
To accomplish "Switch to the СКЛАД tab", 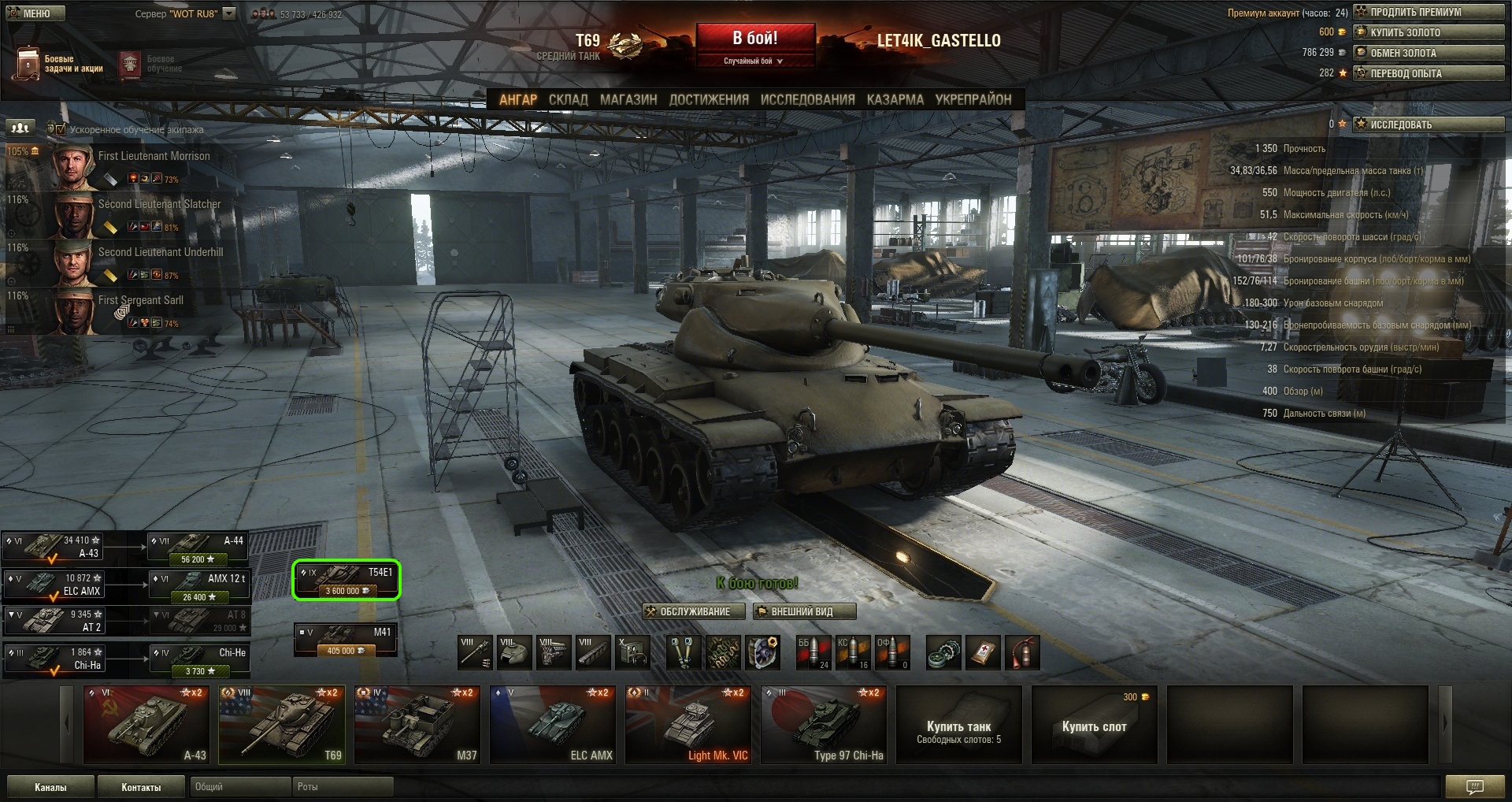I will pyautogui.click(x=568, y=99).
